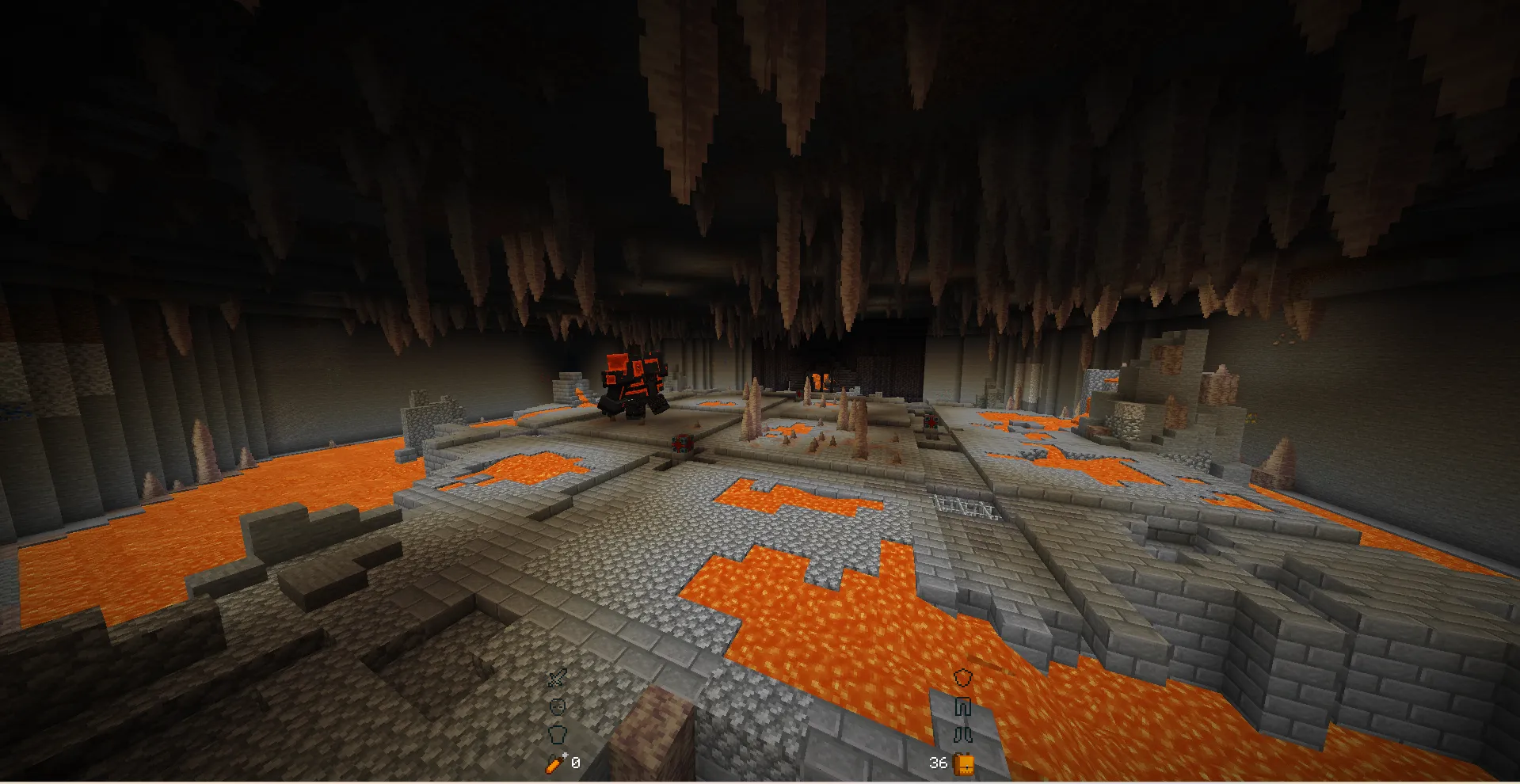Select the sword weapon slot icon
Image resolution: width=1520 pixels, height=784 pixels.
point(557,678)
